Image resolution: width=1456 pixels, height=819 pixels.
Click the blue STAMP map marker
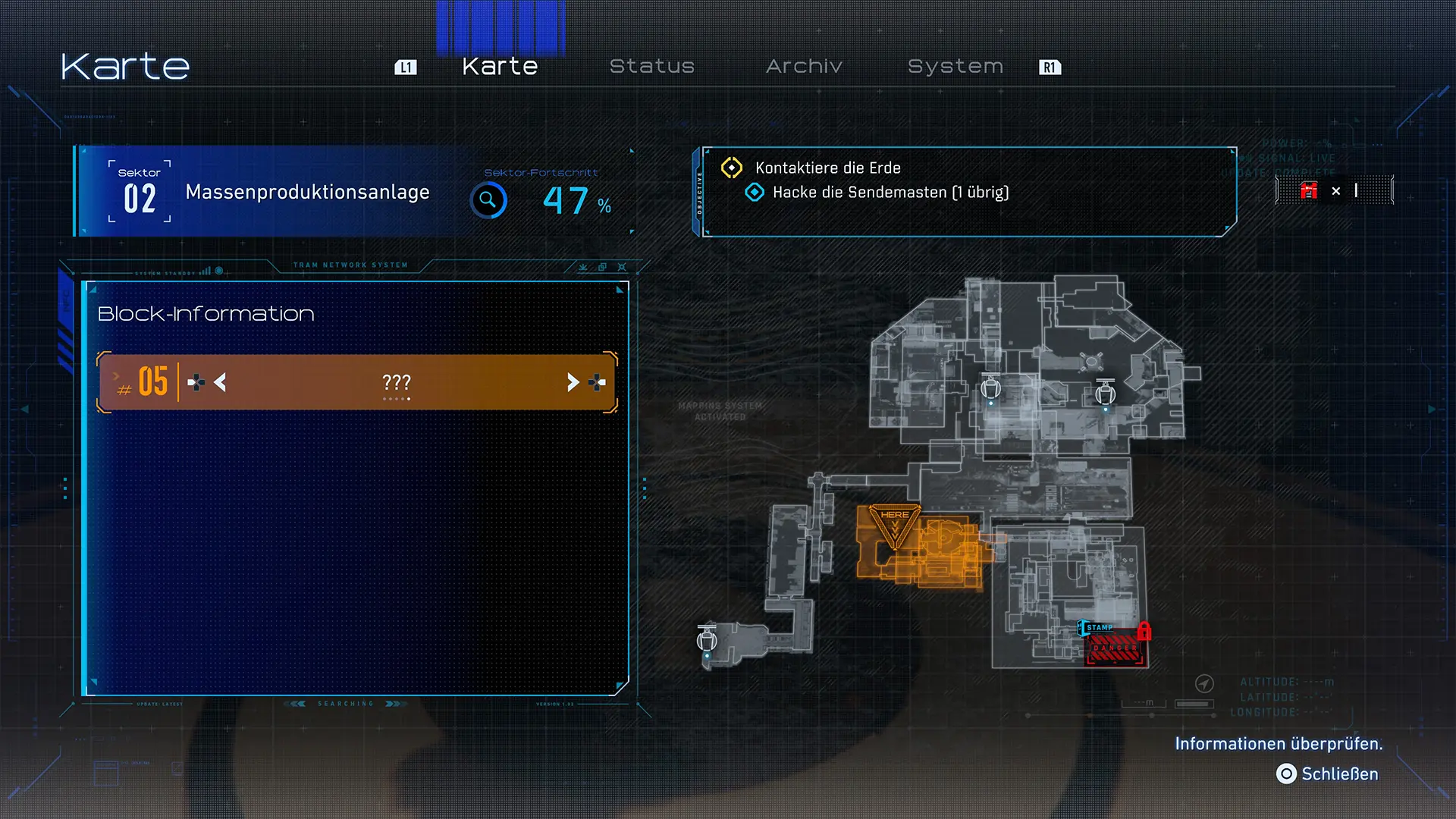(1097, 628)
